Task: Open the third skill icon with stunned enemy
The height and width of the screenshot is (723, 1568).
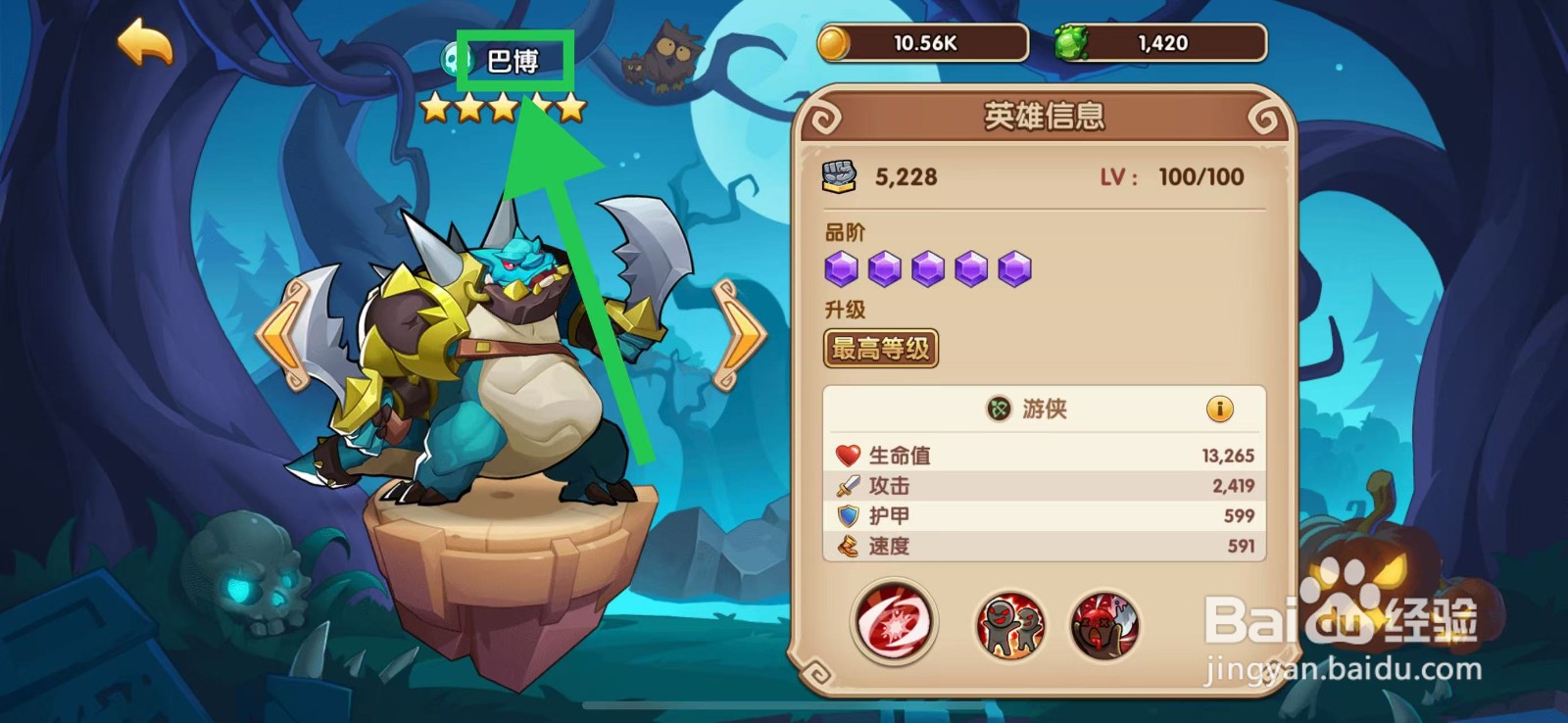Action: 1106,623
